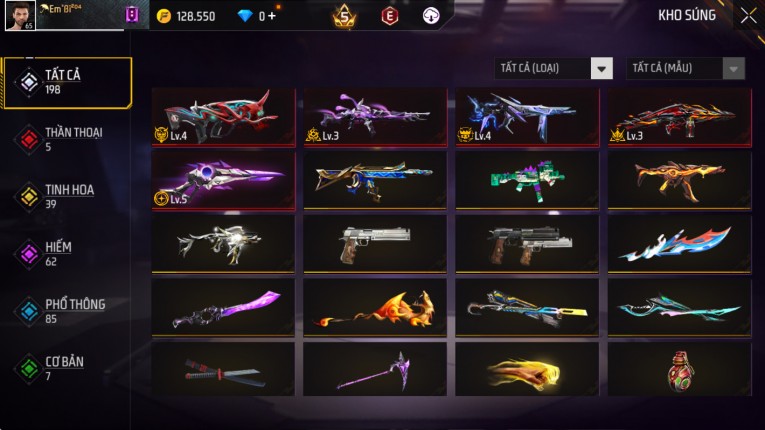
Task: Select the red grenade skin
Action: coord(679,369)
